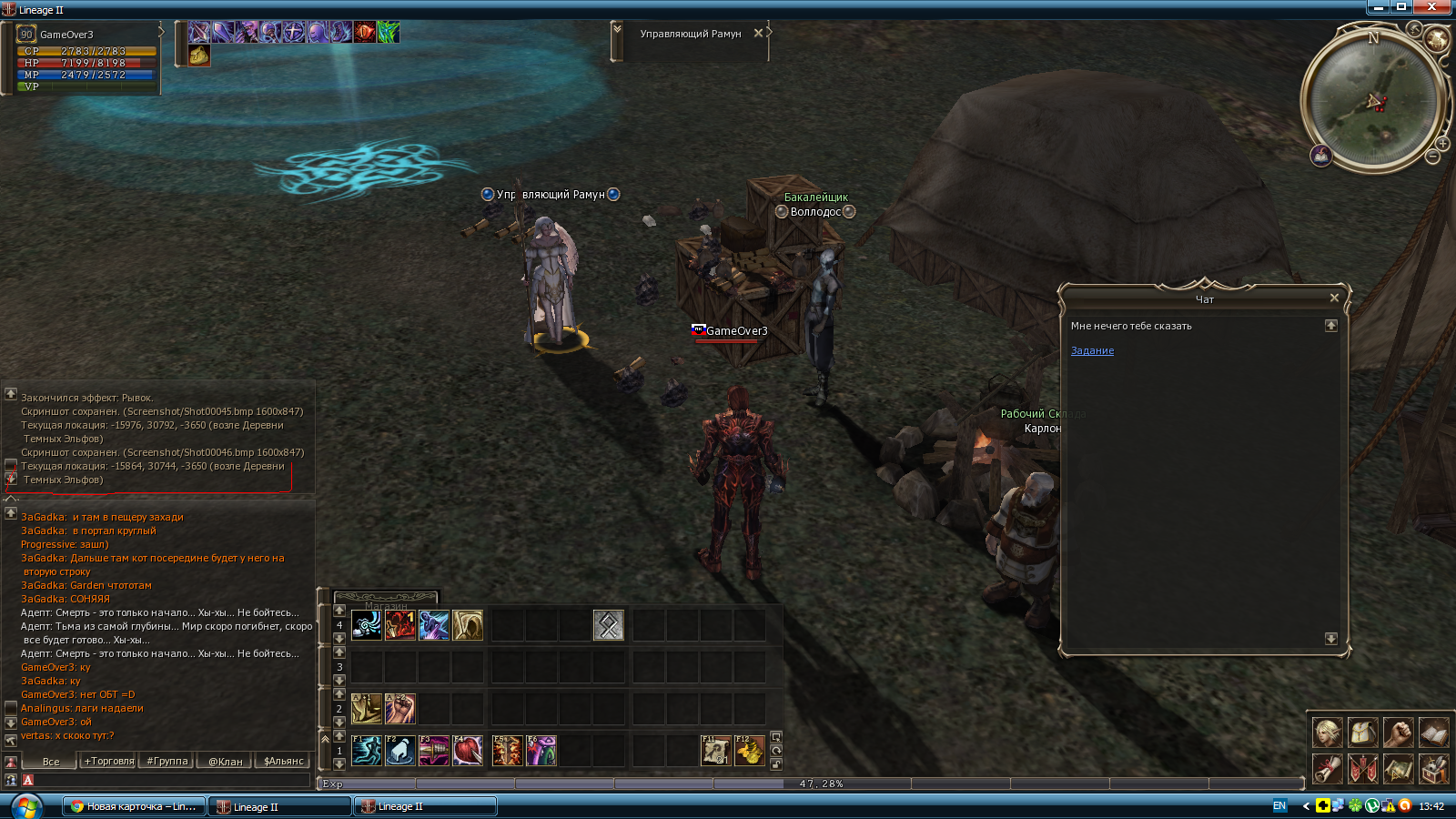
Task: Use the F1 running sprint skill
Action: (x=367, y=751)
